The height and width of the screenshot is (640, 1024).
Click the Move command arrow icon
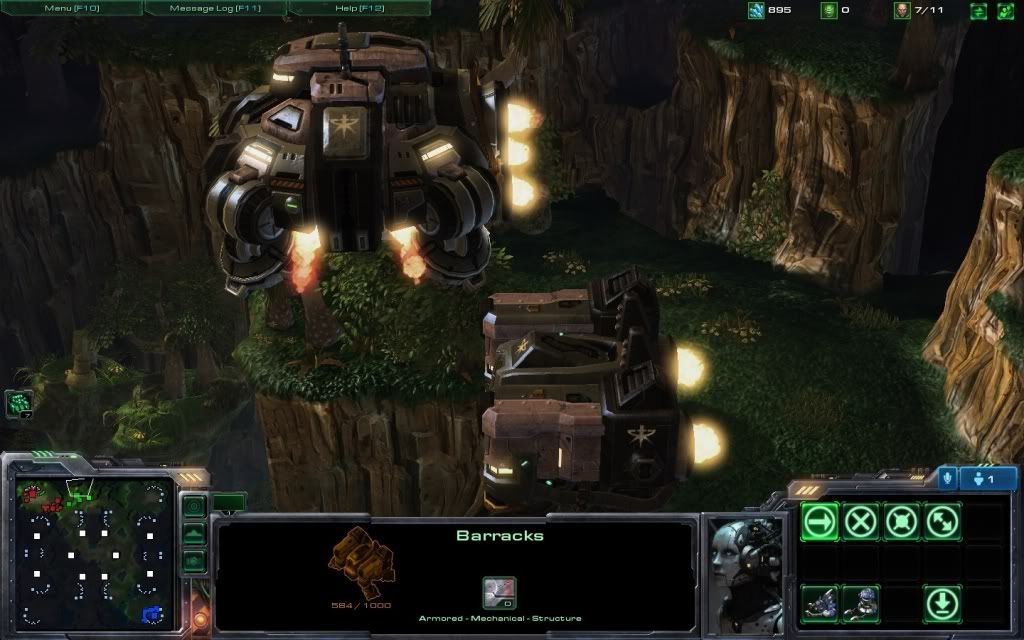[820, 521]
